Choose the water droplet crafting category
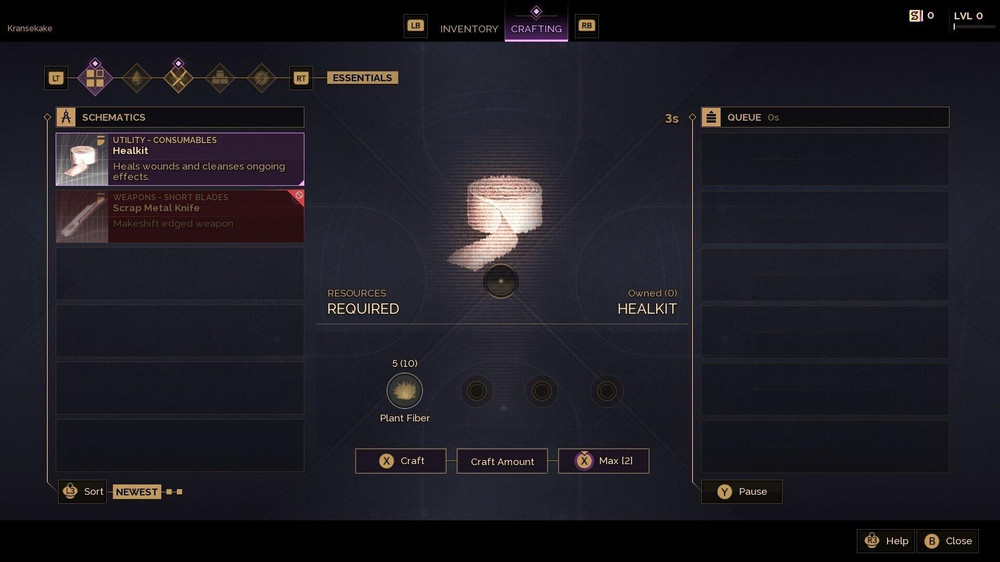Viewport: 1000px width, 562px height. click(136, 77)
